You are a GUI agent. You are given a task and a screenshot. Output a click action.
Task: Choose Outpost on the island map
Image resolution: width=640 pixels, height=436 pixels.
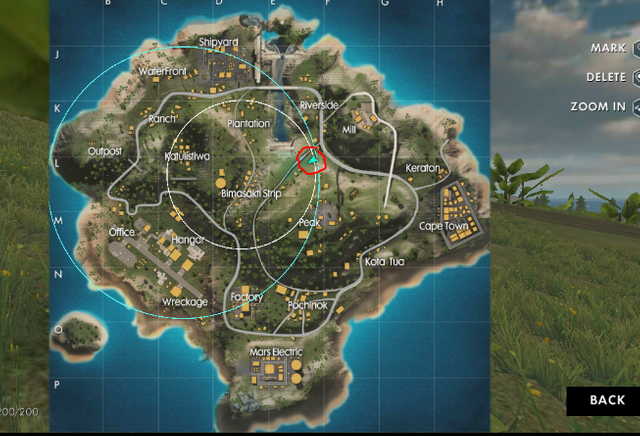click(105, 152)
